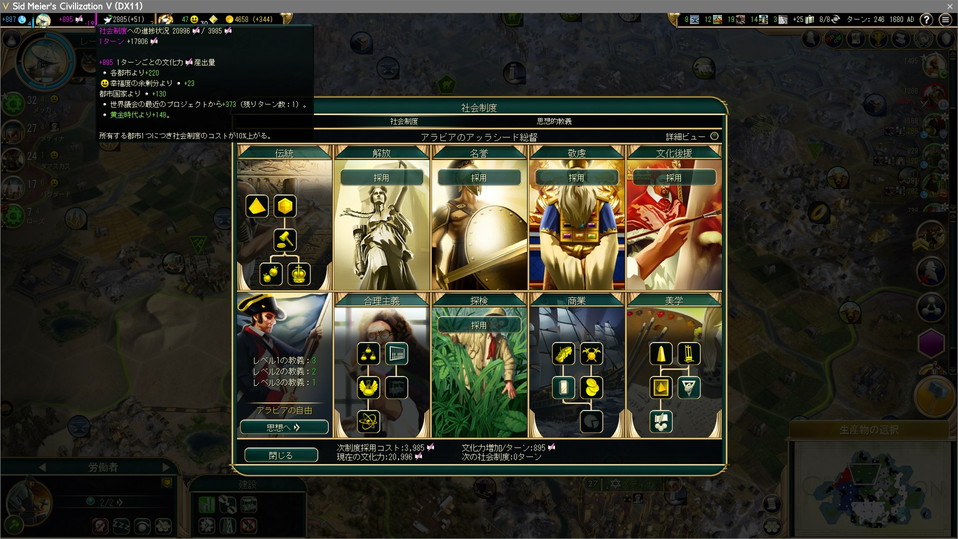Select the crown policy in 伝統 tree
The height and width of the screenshot is (539, 958).
coord(298,273)
